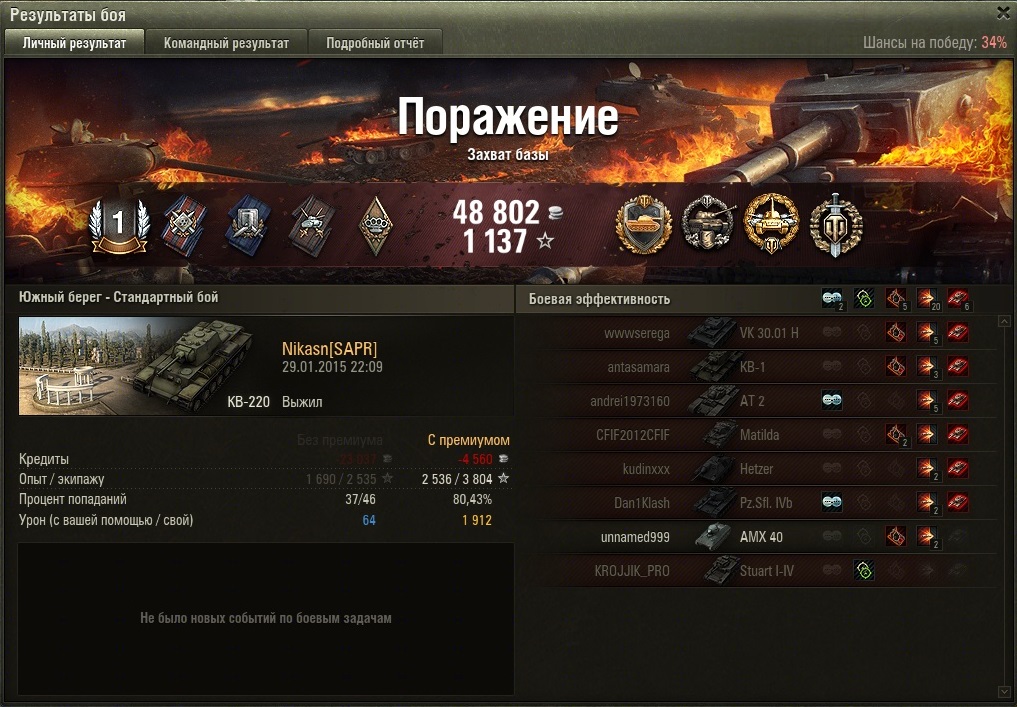Image resolution: width=1017 pixels, height=707 pixels.
Task: Click the knuckle duster diamond medal
Action: pos(376,224)
